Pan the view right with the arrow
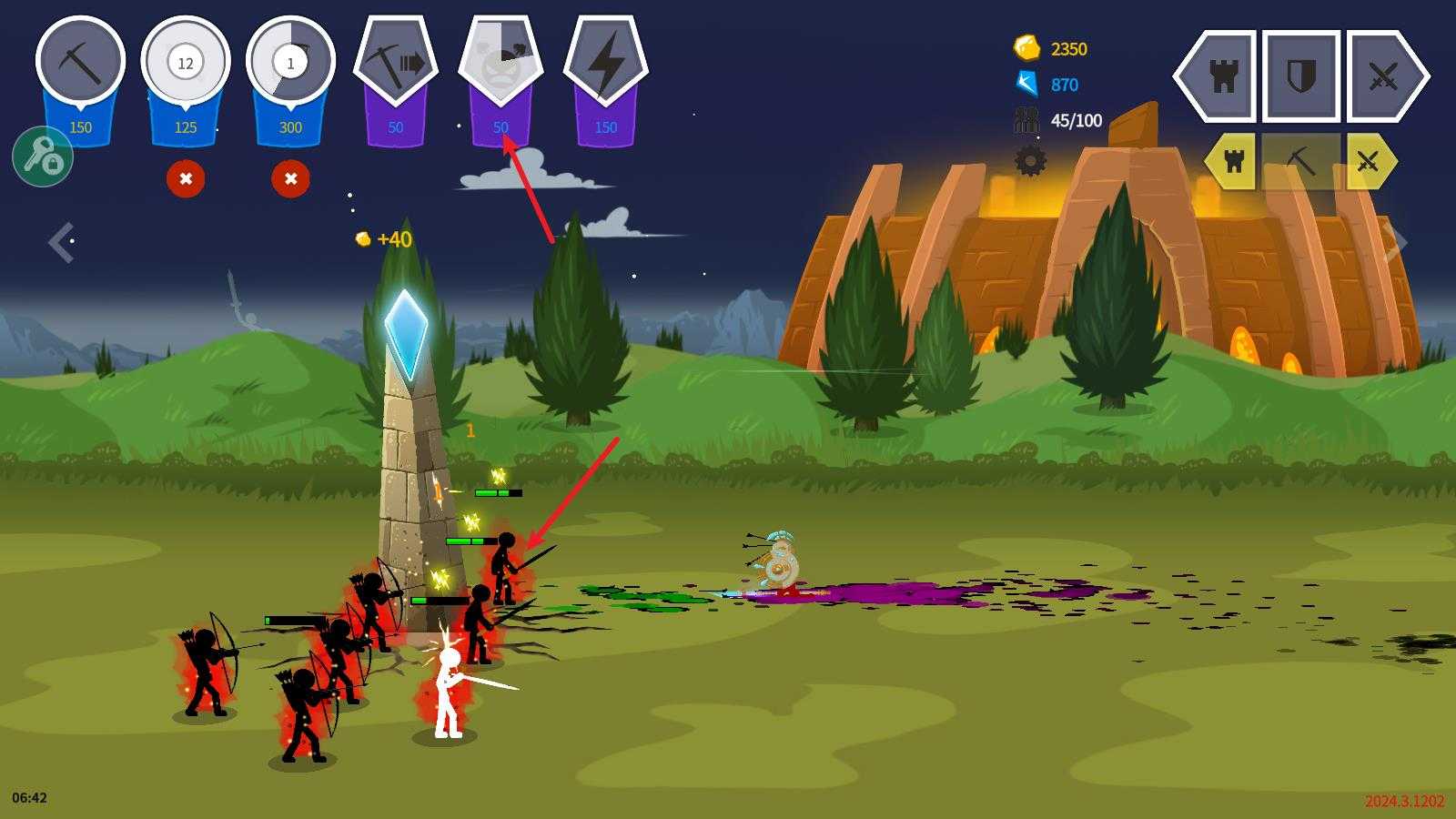 [1395, 242]
